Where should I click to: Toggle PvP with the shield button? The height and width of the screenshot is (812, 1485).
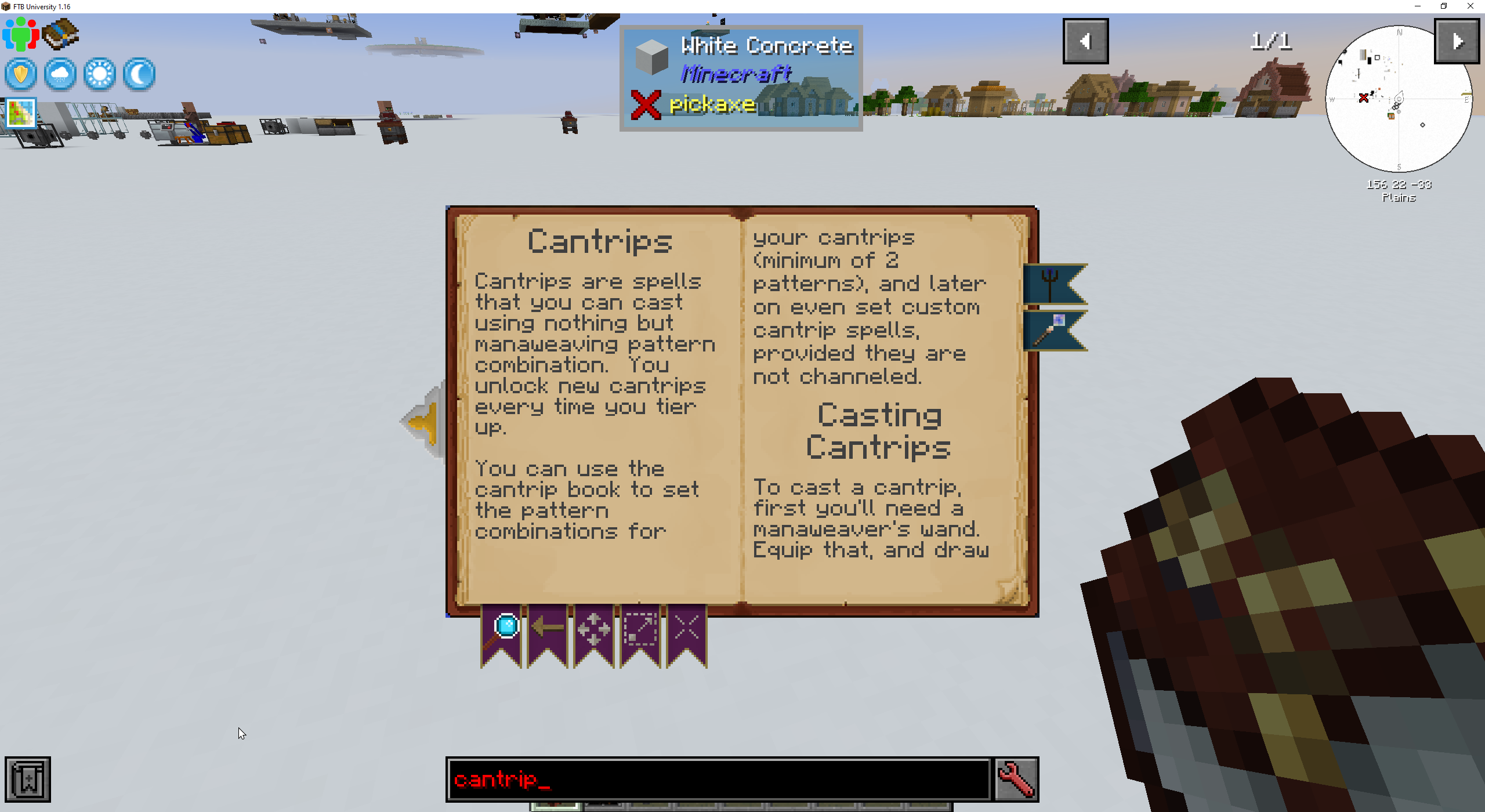tap(20, 74)
